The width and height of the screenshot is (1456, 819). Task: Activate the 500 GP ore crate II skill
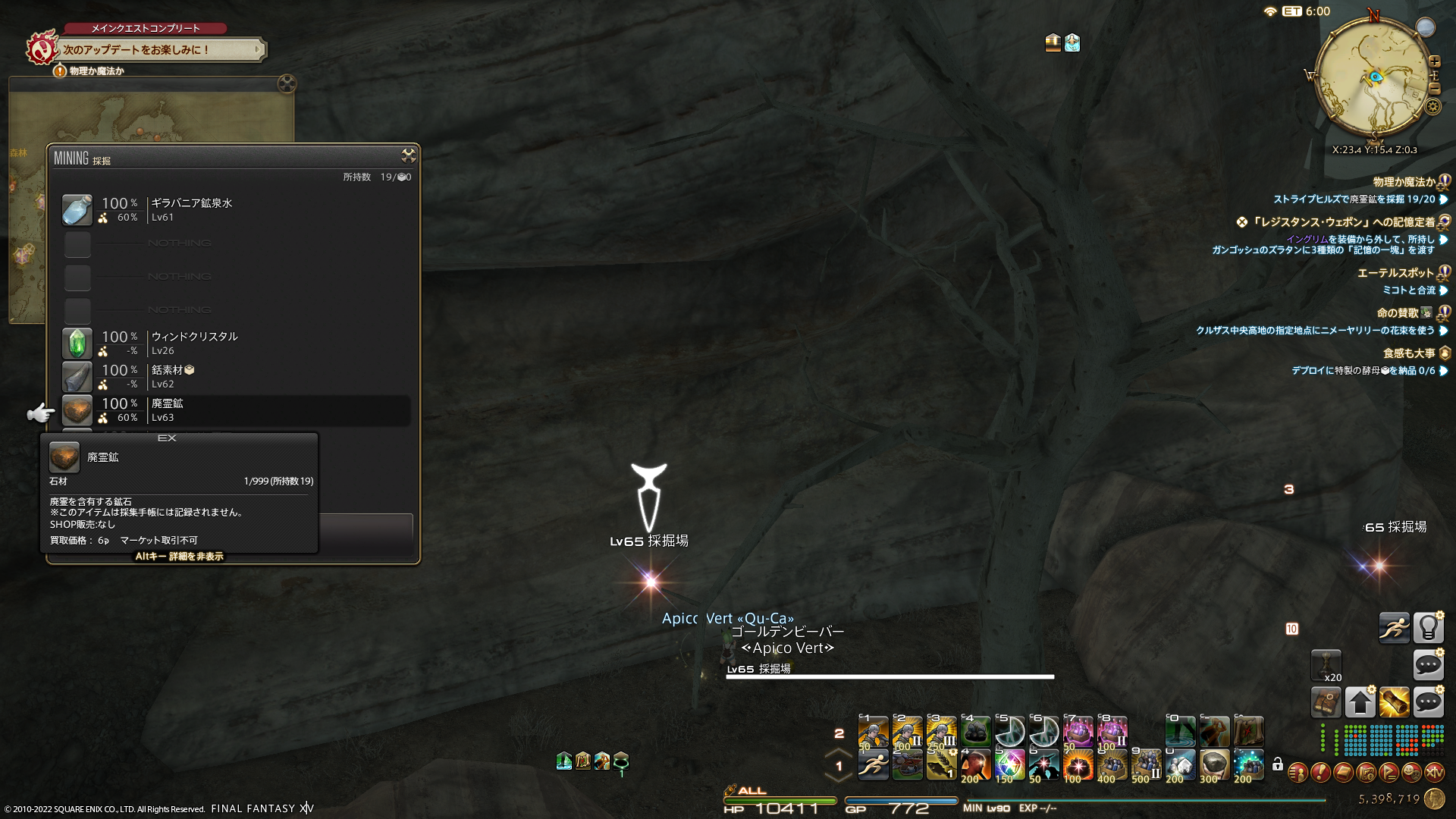[x=1146, y=764]
